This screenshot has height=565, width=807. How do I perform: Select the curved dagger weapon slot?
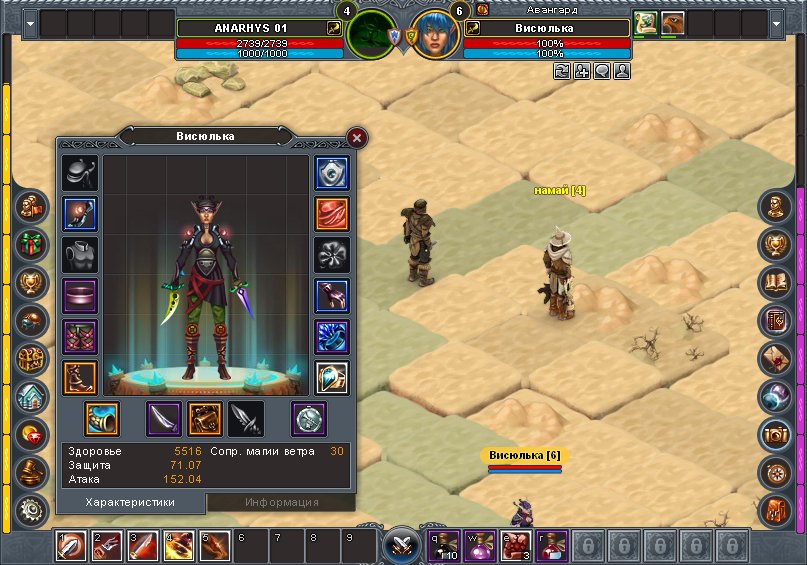tap(164, 419)
